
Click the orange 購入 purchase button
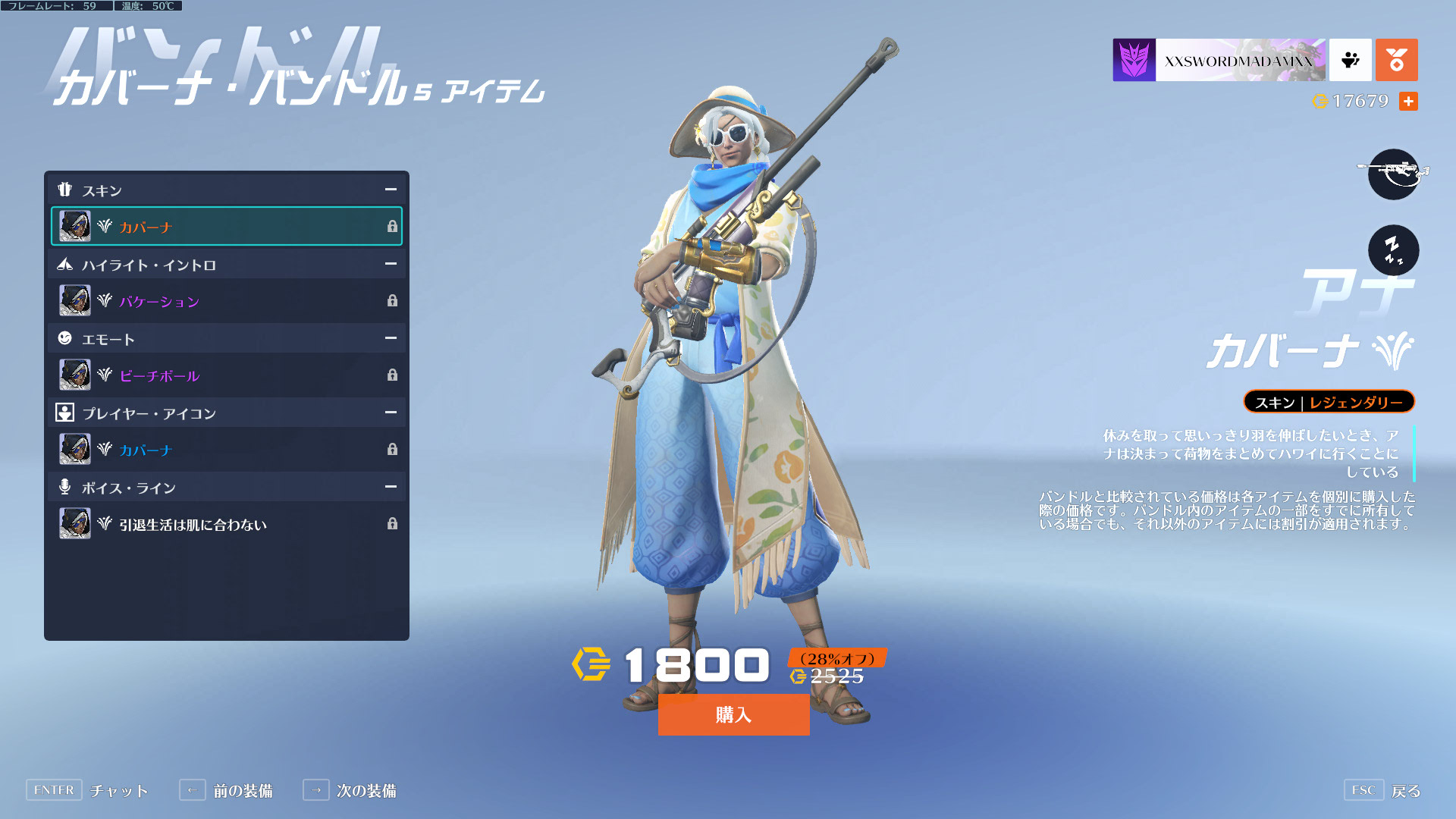[x=733, y=714]
